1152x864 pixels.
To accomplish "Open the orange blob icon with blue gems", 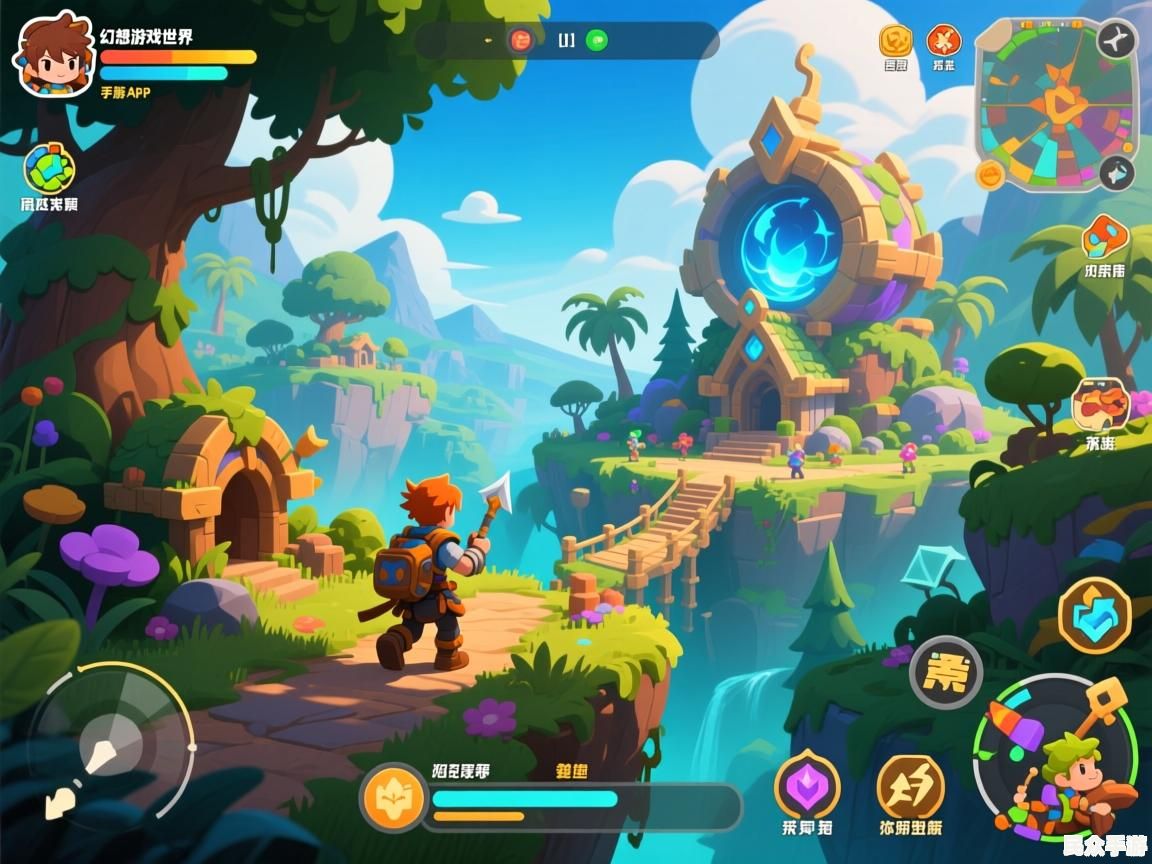I will 1104,237.
